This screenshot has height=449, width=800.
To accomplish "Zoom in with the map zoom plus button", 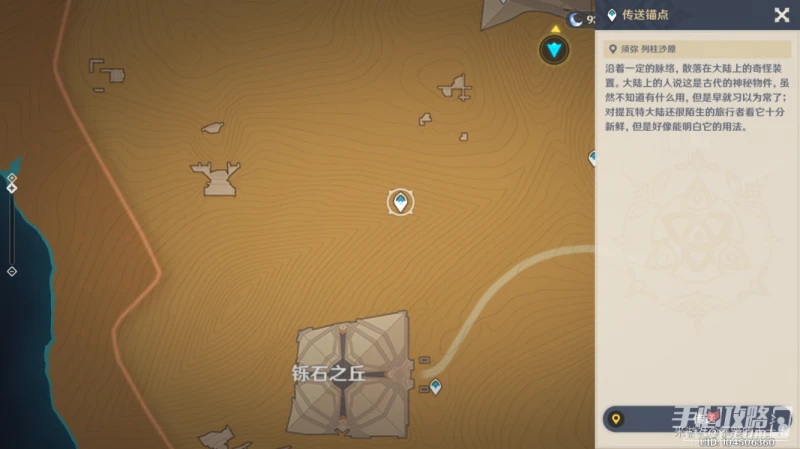I will pyautogui.click(x=12, y=177).
